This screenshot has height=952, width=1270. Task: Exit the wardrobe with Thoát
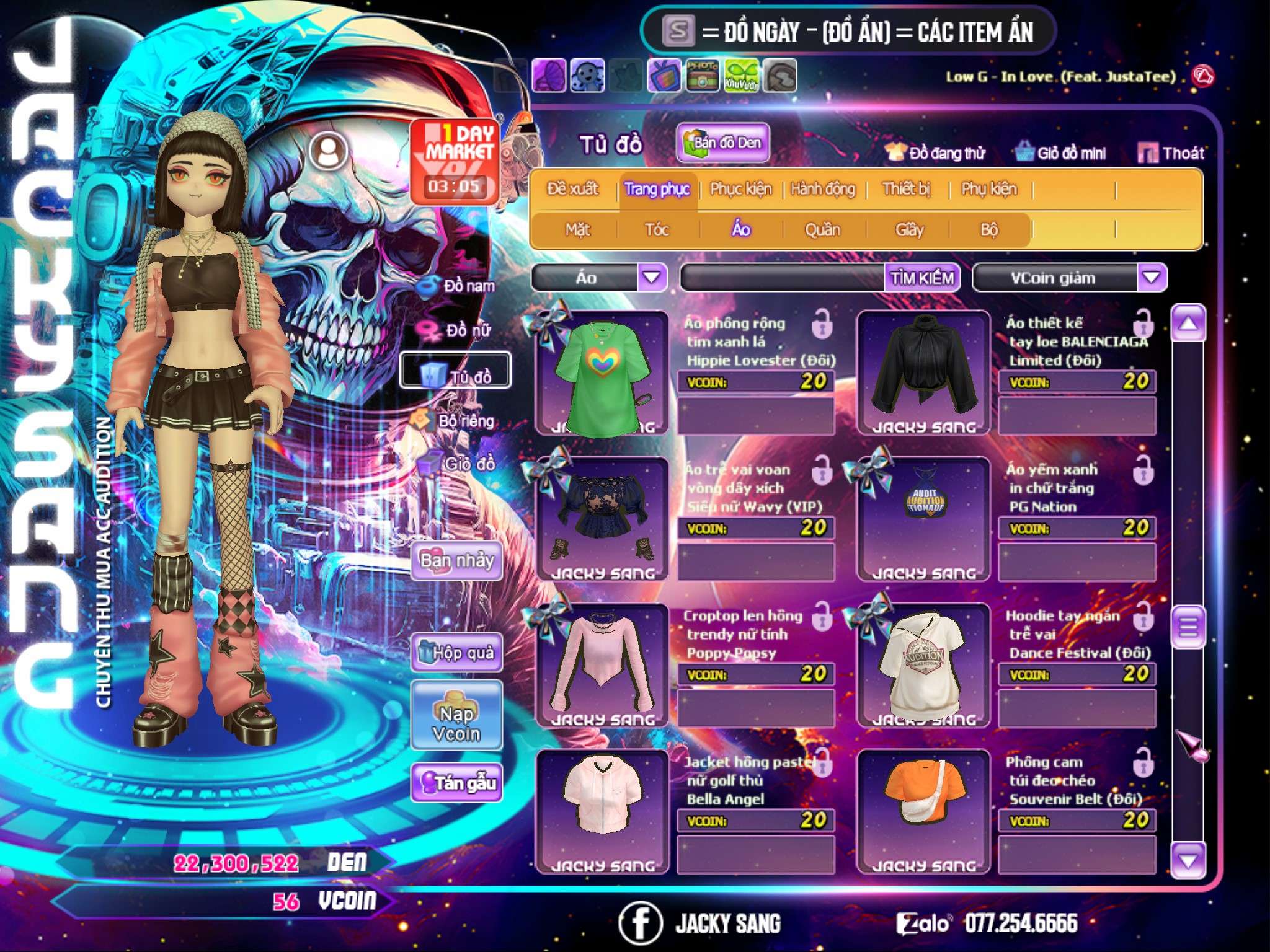click(1171, 153)
